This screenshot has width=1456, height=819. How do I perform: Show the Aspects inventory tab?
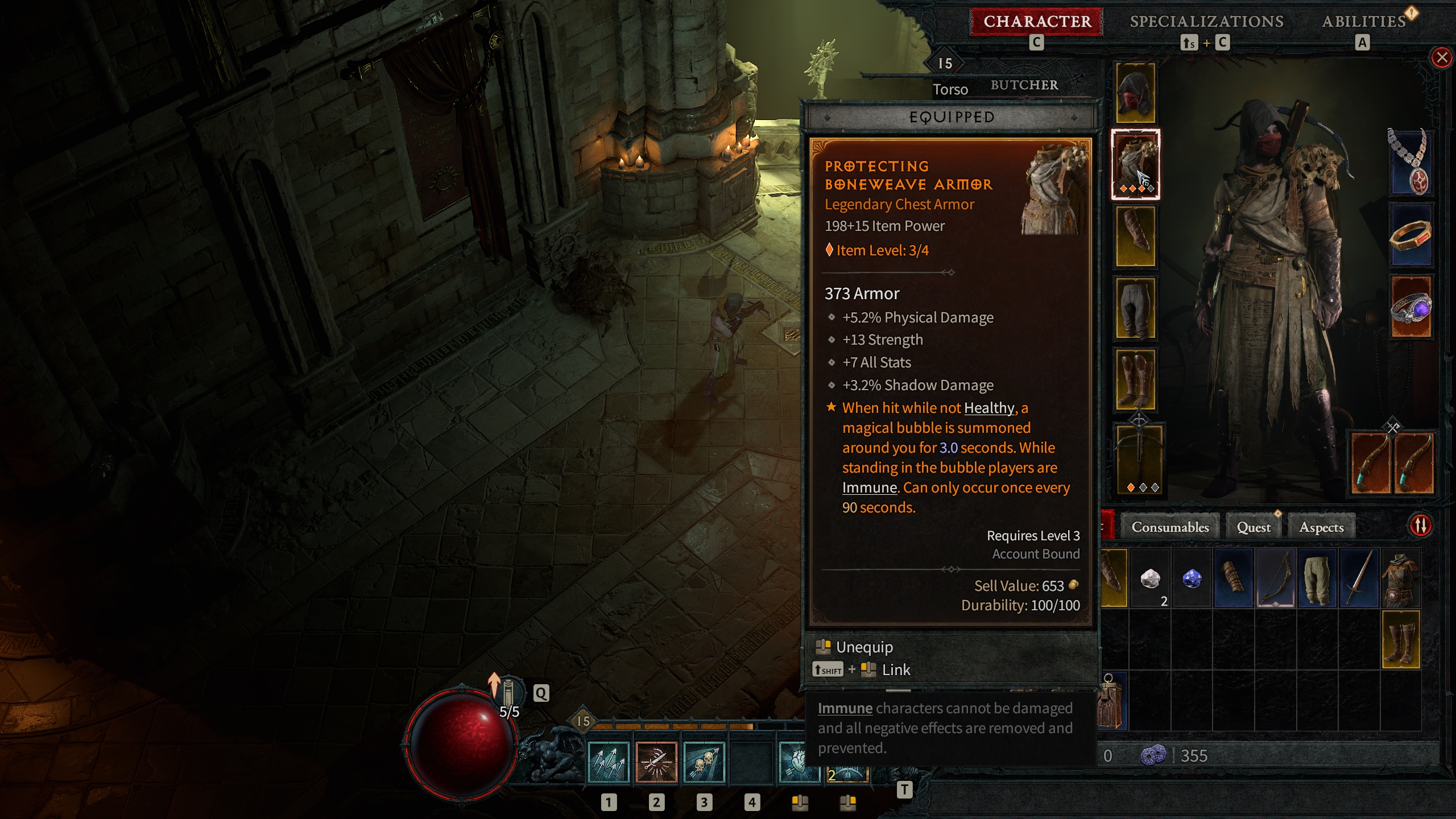[1321, 527]
